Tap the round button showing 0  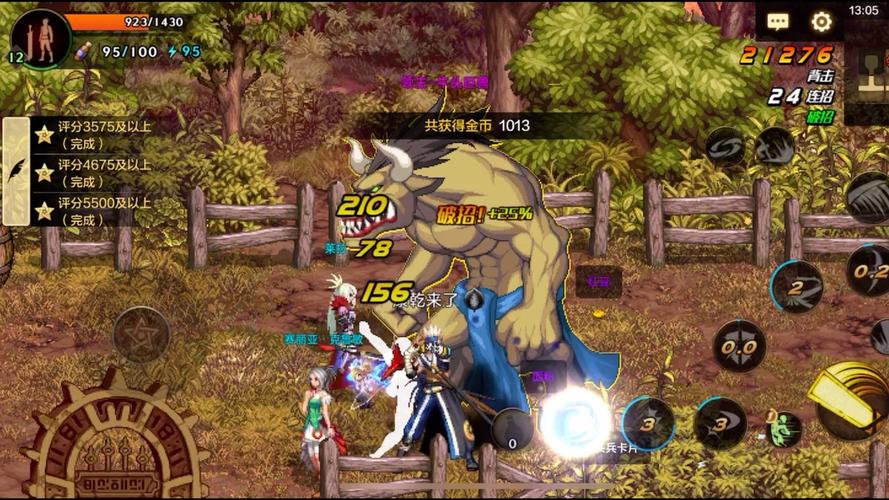(x=513, y=430)
